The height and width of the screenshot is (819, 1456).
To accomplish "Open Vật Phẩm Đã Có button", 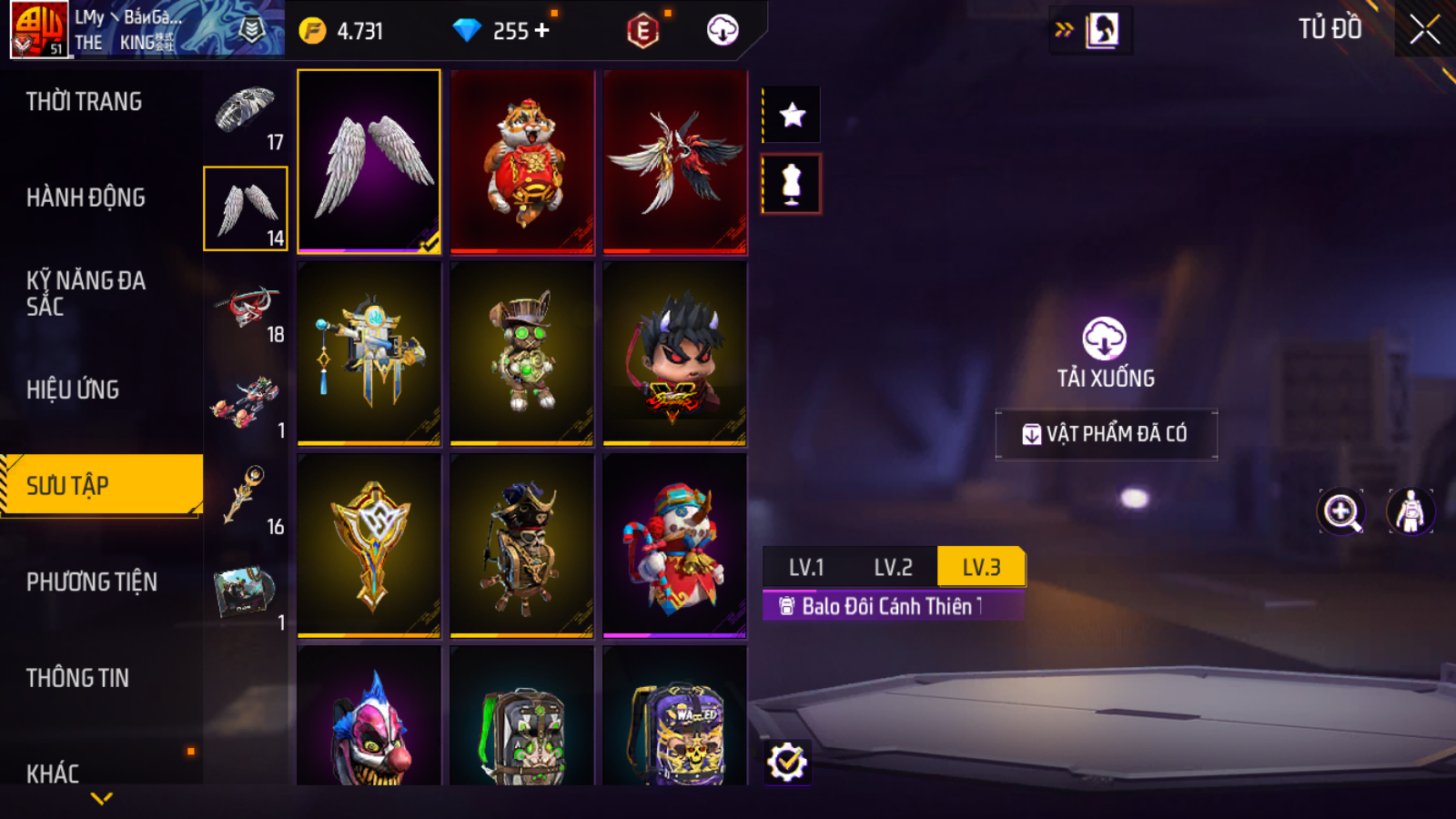I will coord(1106,434).
